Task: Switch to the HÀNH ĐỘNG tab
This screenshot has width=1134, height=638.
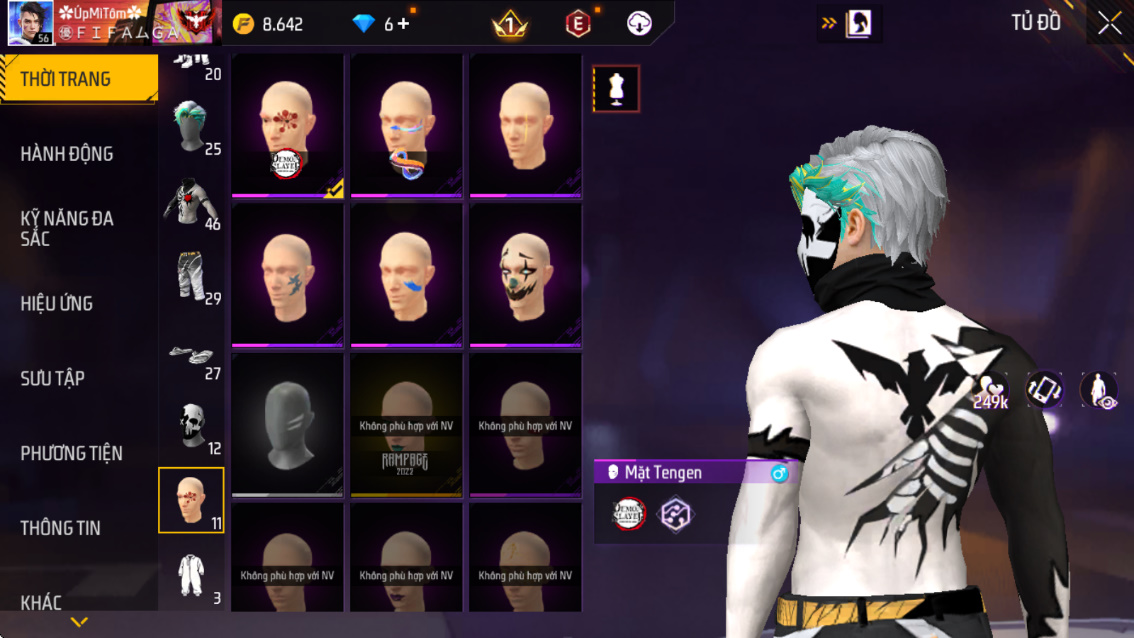Action: (x=67, y=154)
